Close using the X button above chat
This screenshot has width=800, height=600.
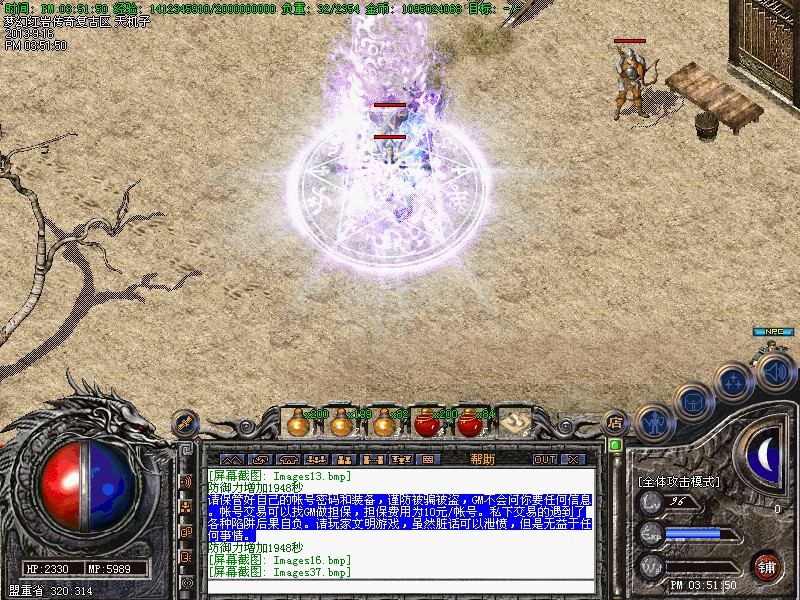click(x=573, y=459)
